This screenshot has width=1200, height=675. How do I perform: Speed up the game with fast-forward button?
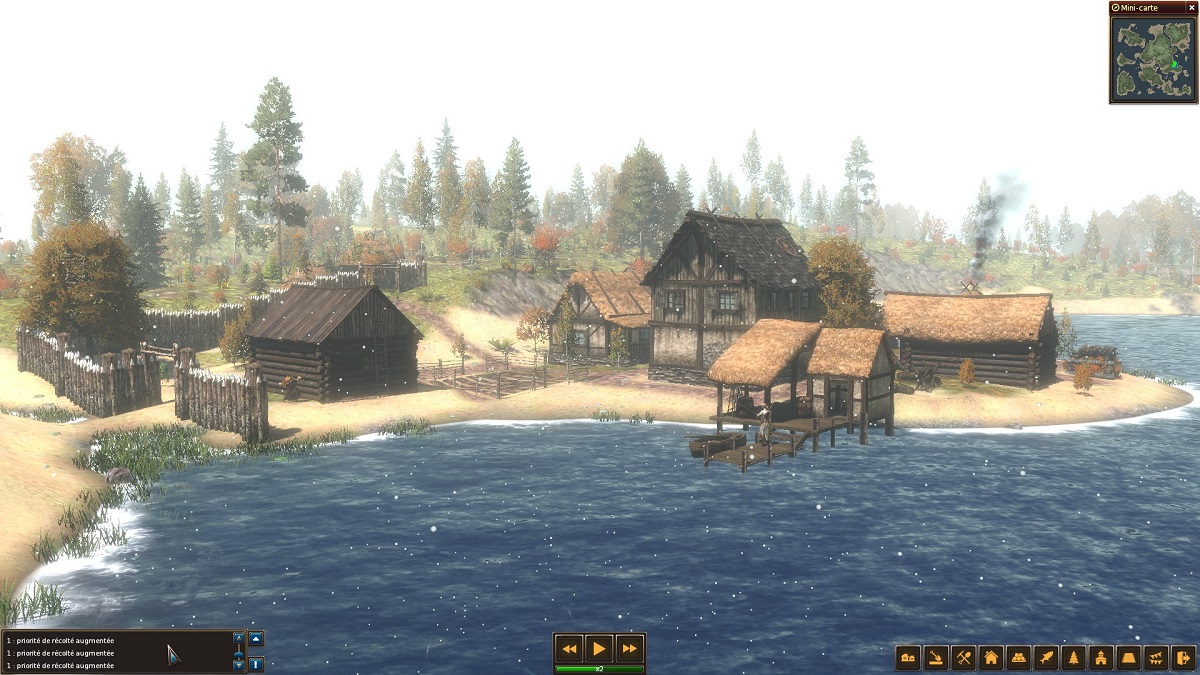point(629,648)
